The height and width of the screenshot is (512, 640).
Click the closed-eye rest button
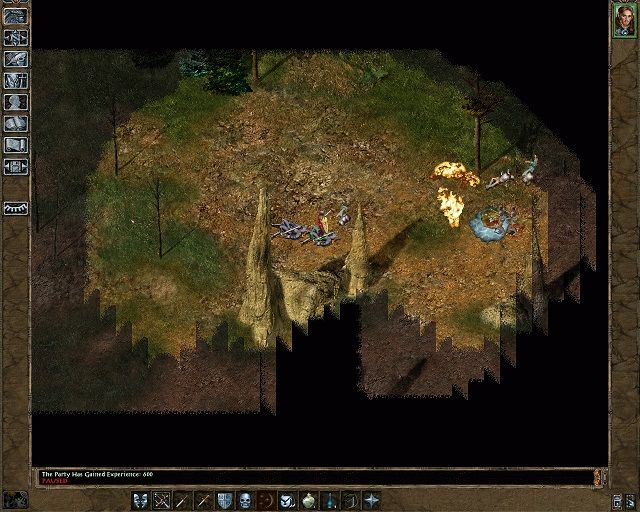pos(15,208)
